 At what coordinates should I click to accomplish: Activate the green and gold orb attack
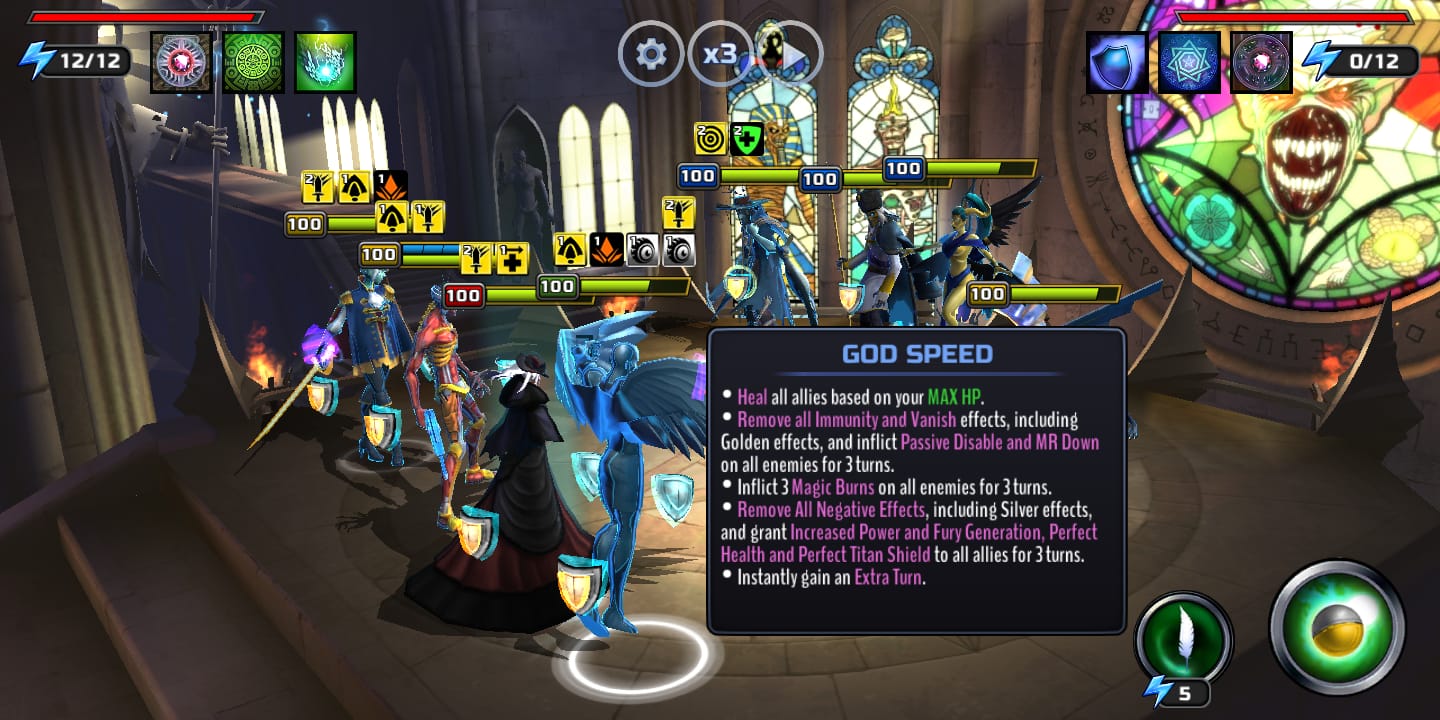1337,628
